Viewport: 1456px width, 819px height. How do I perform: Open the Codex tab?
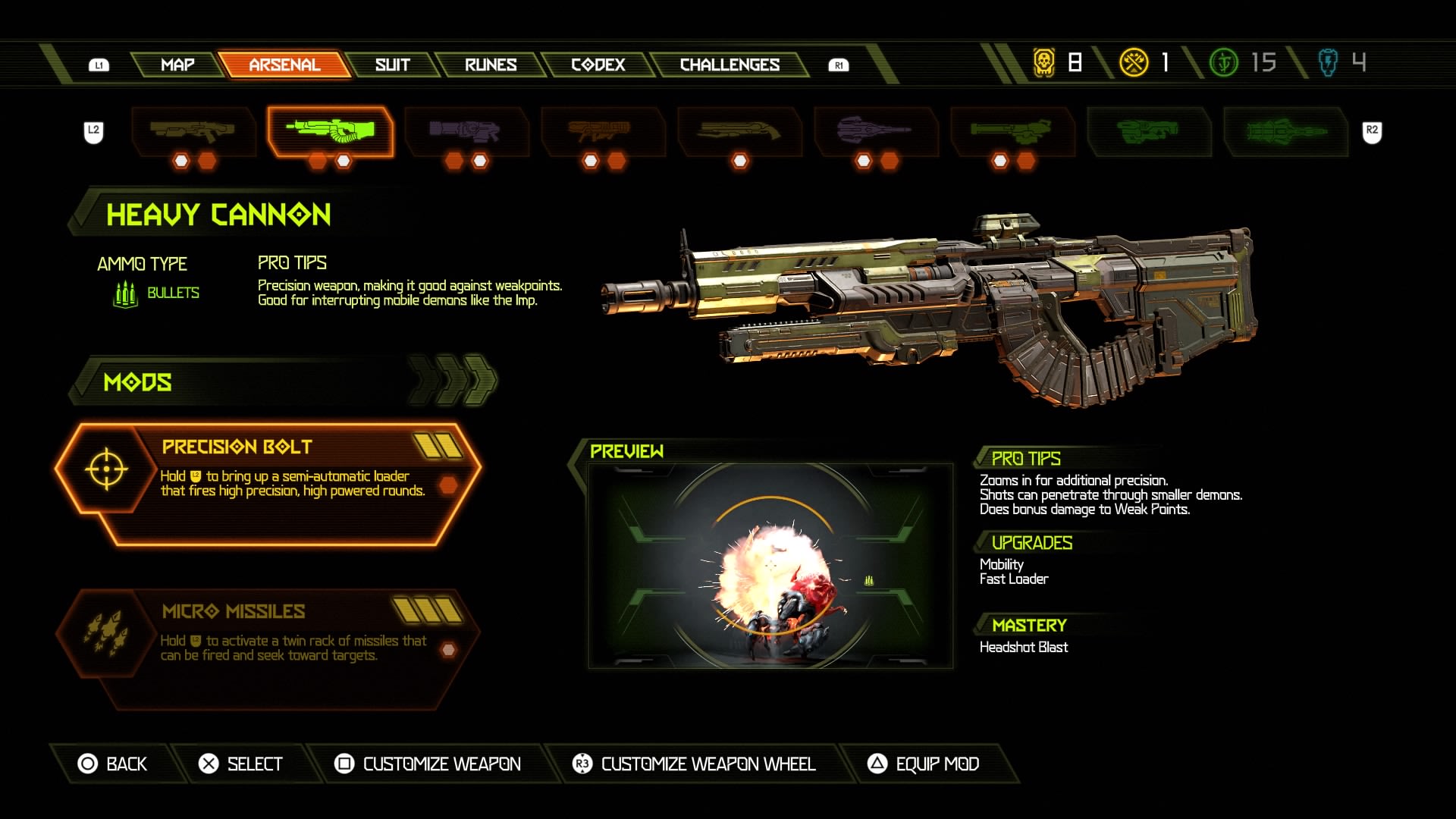[598, 64]
